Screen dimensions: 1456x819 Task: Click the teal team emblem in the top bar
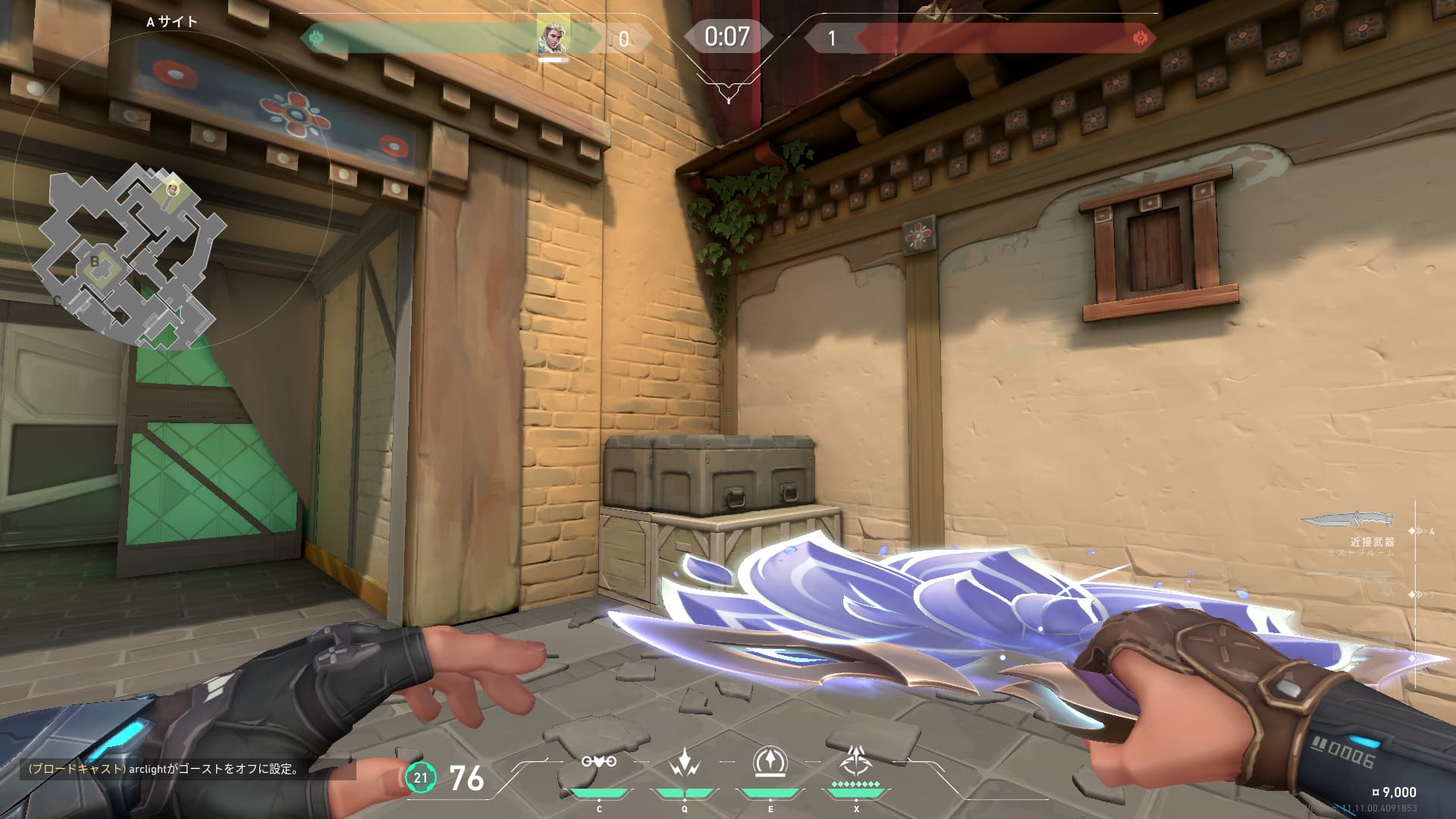(x=317, y=38)
